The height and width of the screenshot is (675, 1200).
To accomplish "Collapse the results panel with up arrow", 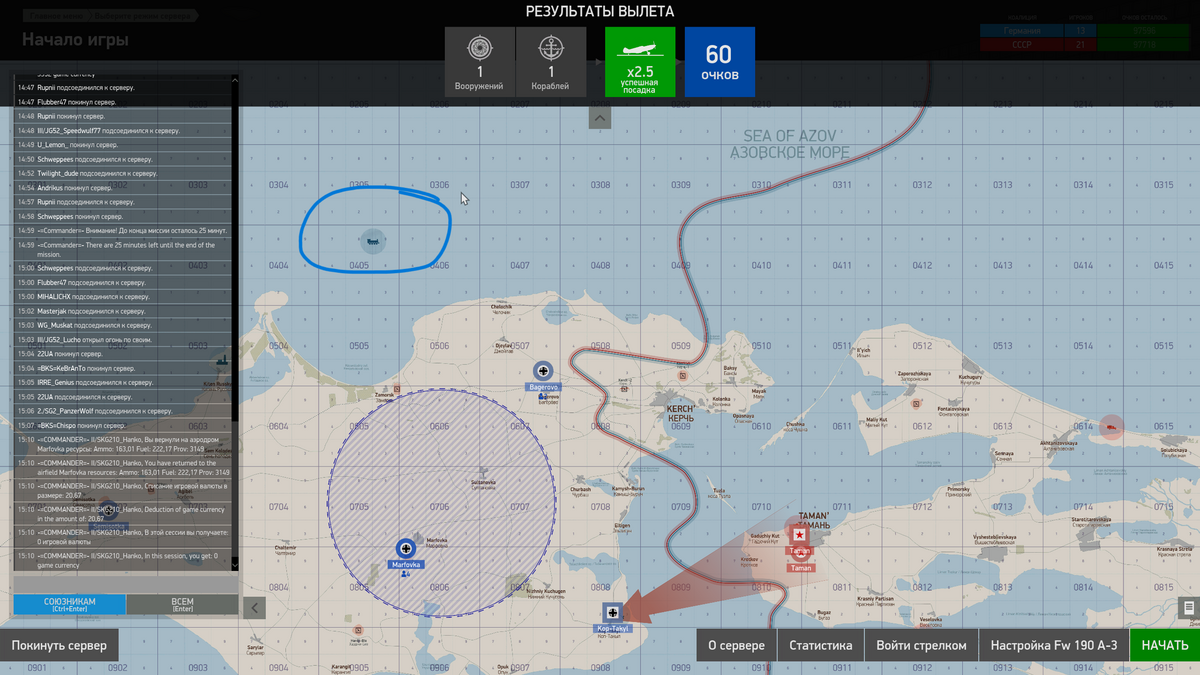I will [x=600, y=118].
